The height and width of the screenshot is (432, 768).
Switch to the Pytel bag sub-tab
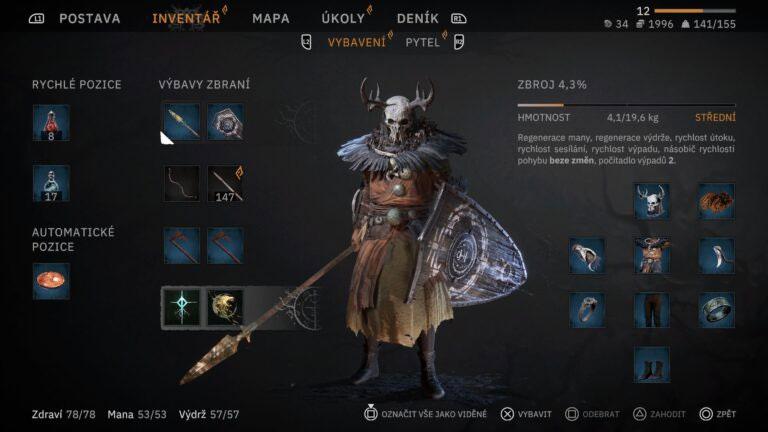[422, 42]
